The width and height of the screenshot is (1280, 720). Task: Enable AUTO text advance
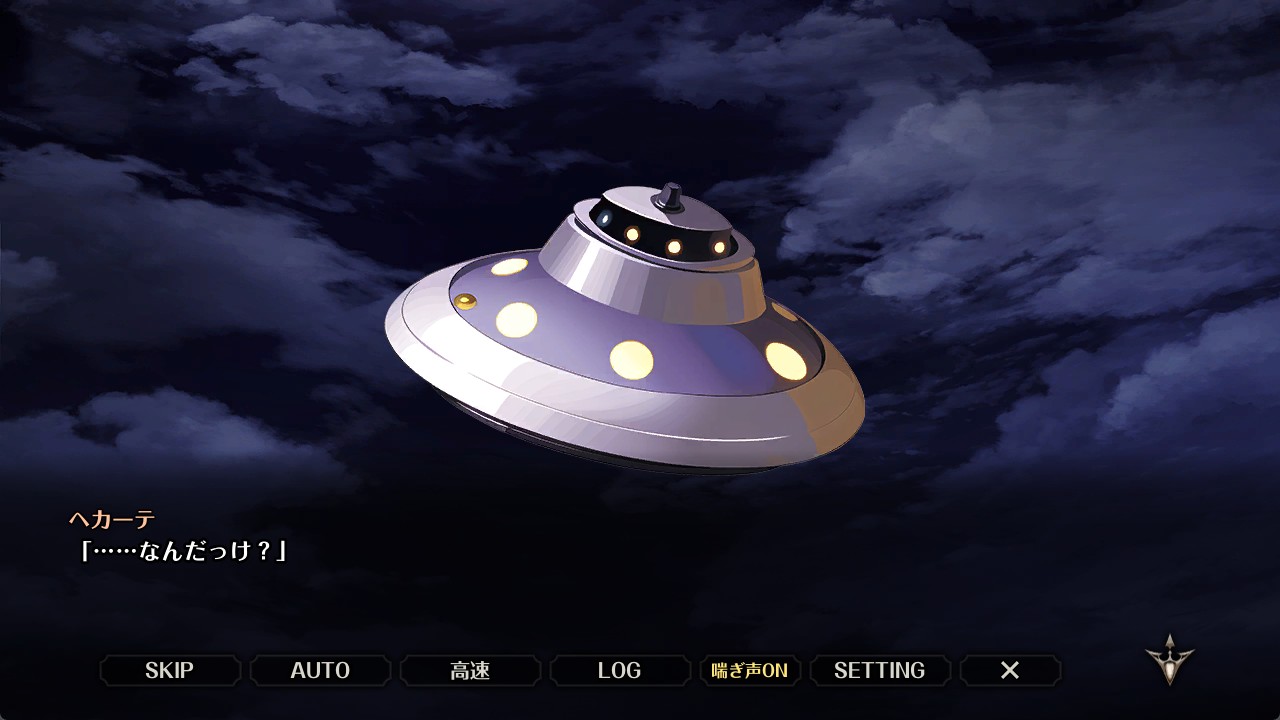[x=320, y=670]
